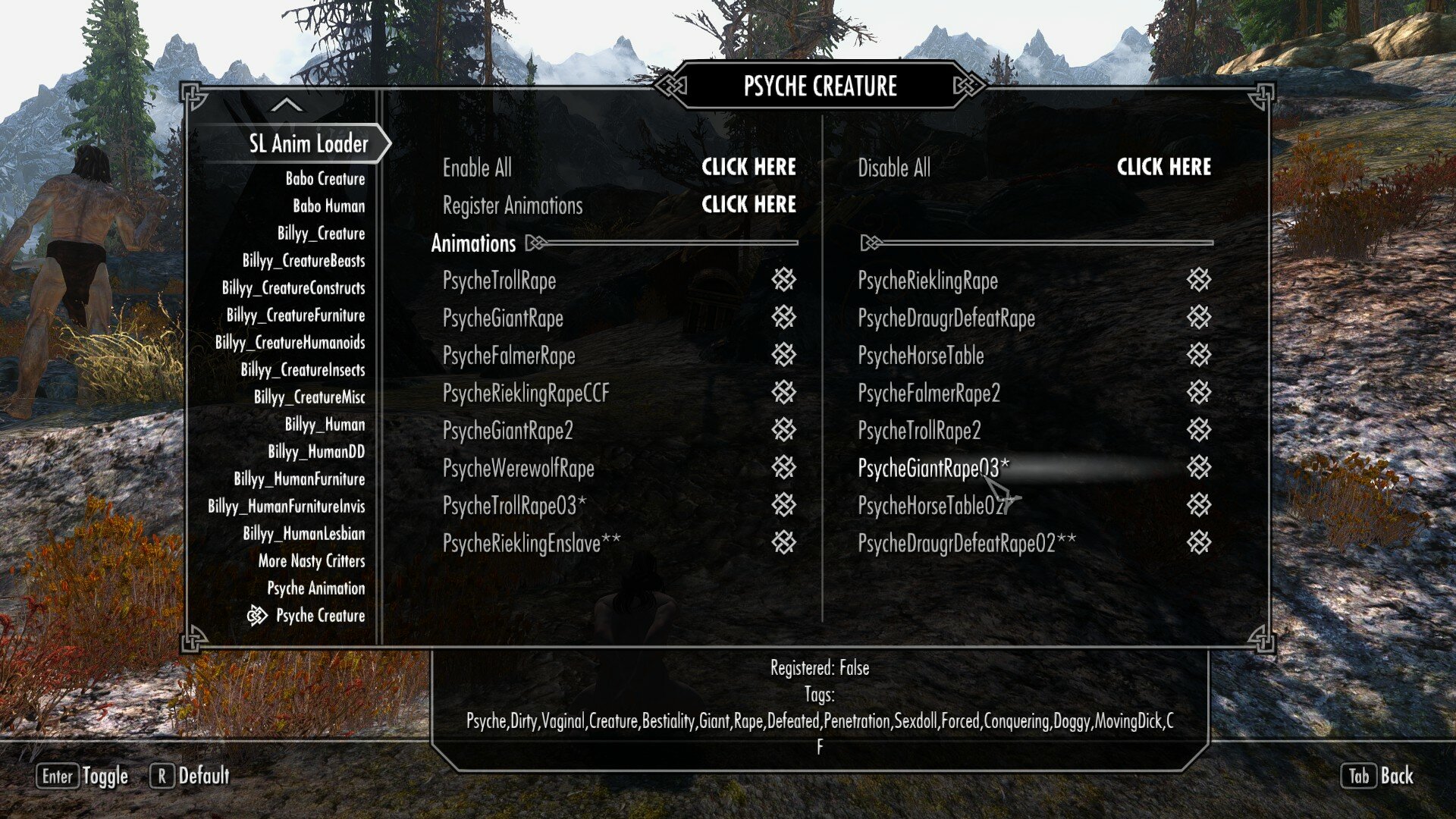Open the Psyche Animation section
The width and height of the screenshot is (1456, 819).
pyautogui.click(x=315, y=588)
